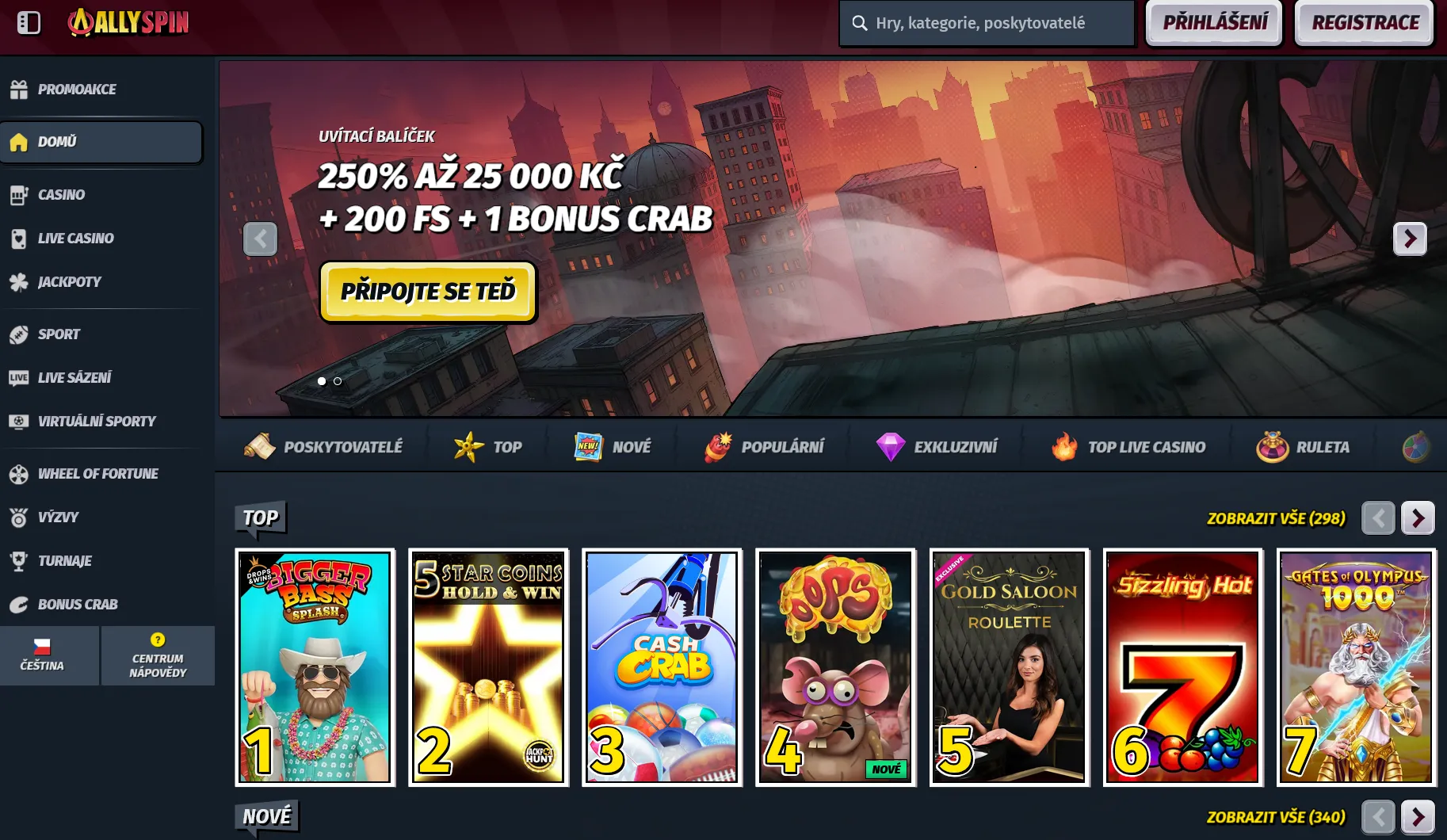Select the Ruleta category
Image resolution: width=1447 pixels, height=840 pixels.
(x=1303, y=446)
